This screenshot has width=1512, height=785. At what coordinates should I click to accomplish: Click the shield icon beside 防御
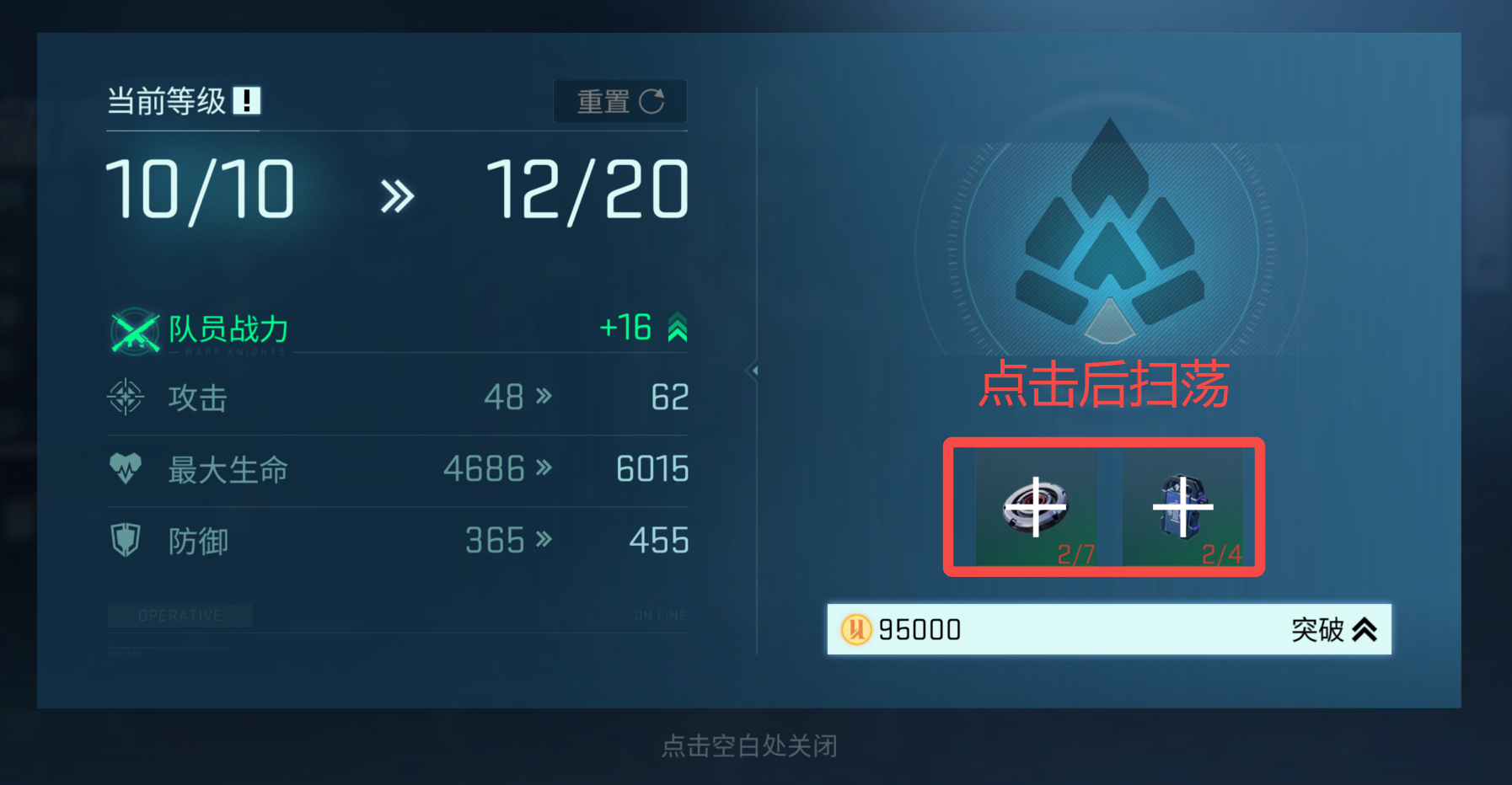(126, 541)
